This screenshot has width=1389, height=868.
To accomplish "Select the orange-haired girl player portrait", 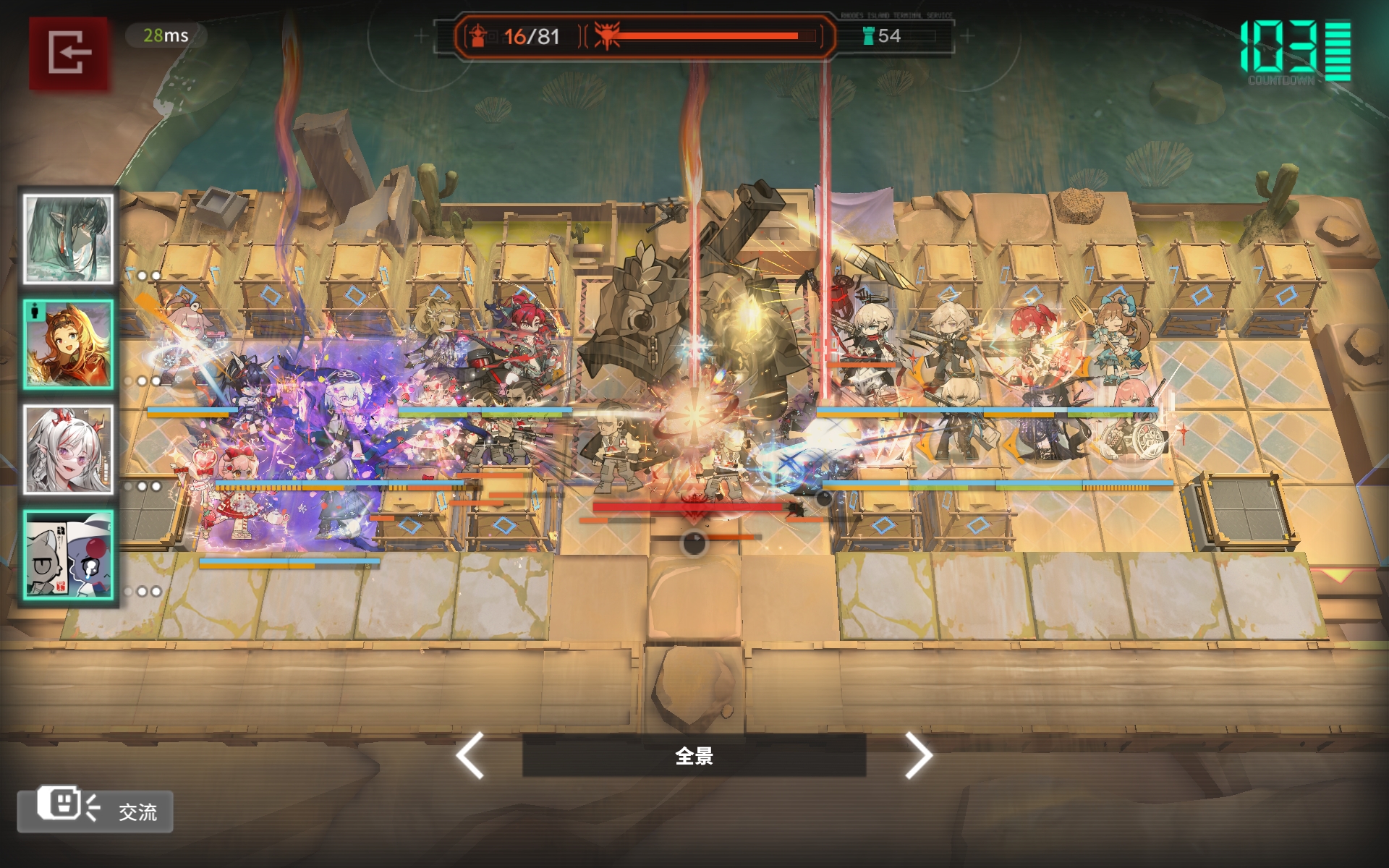I will point(68,344).
